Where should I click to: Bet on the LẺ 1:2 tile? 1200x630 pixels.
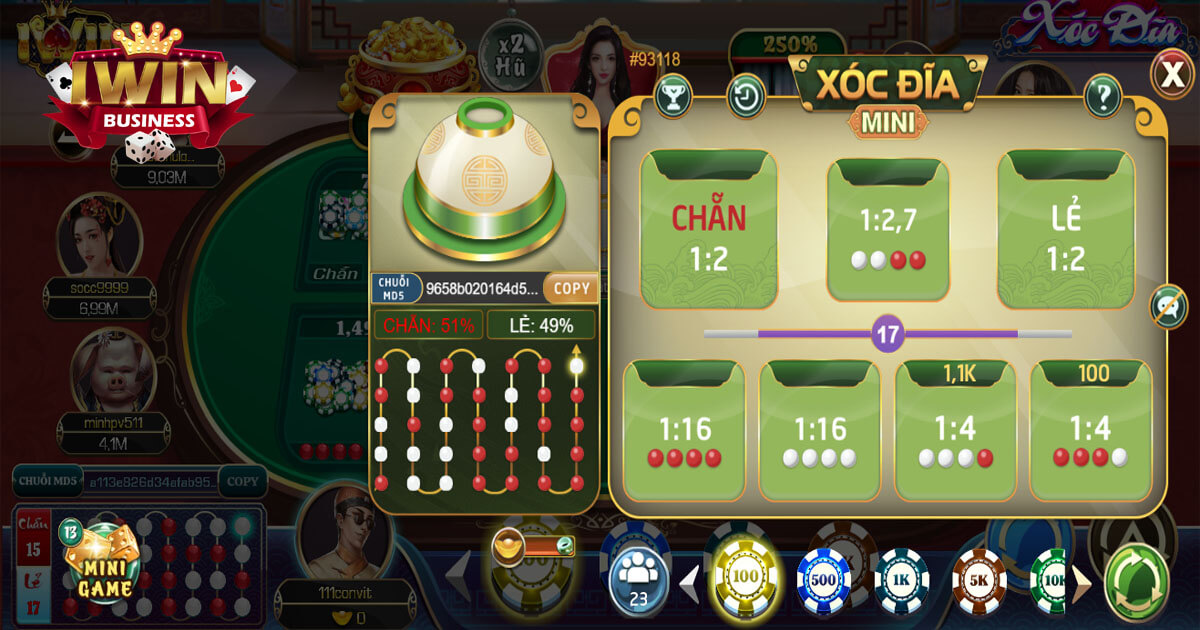click(x=1066, y=229)
